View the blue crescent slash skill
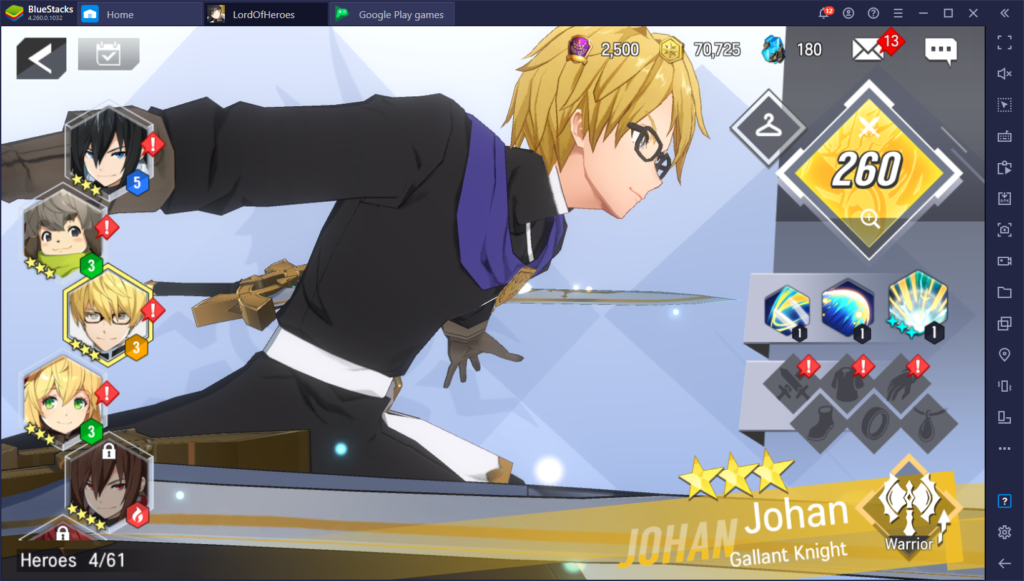Viewport: 1024px width, 581px height. (x=847, y=309)
